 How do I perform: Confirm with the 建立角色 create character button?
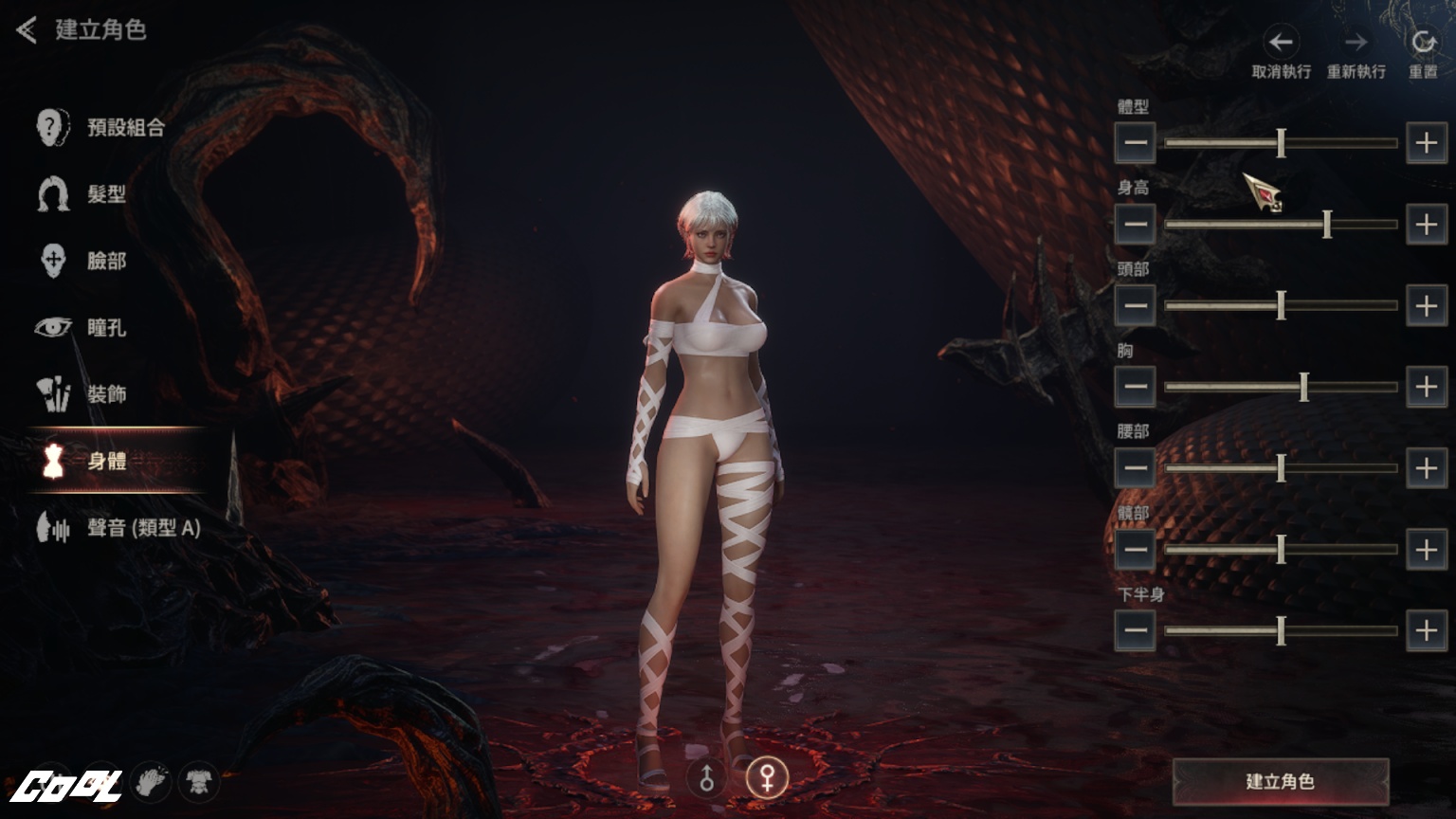click(x=1280, y=781)
